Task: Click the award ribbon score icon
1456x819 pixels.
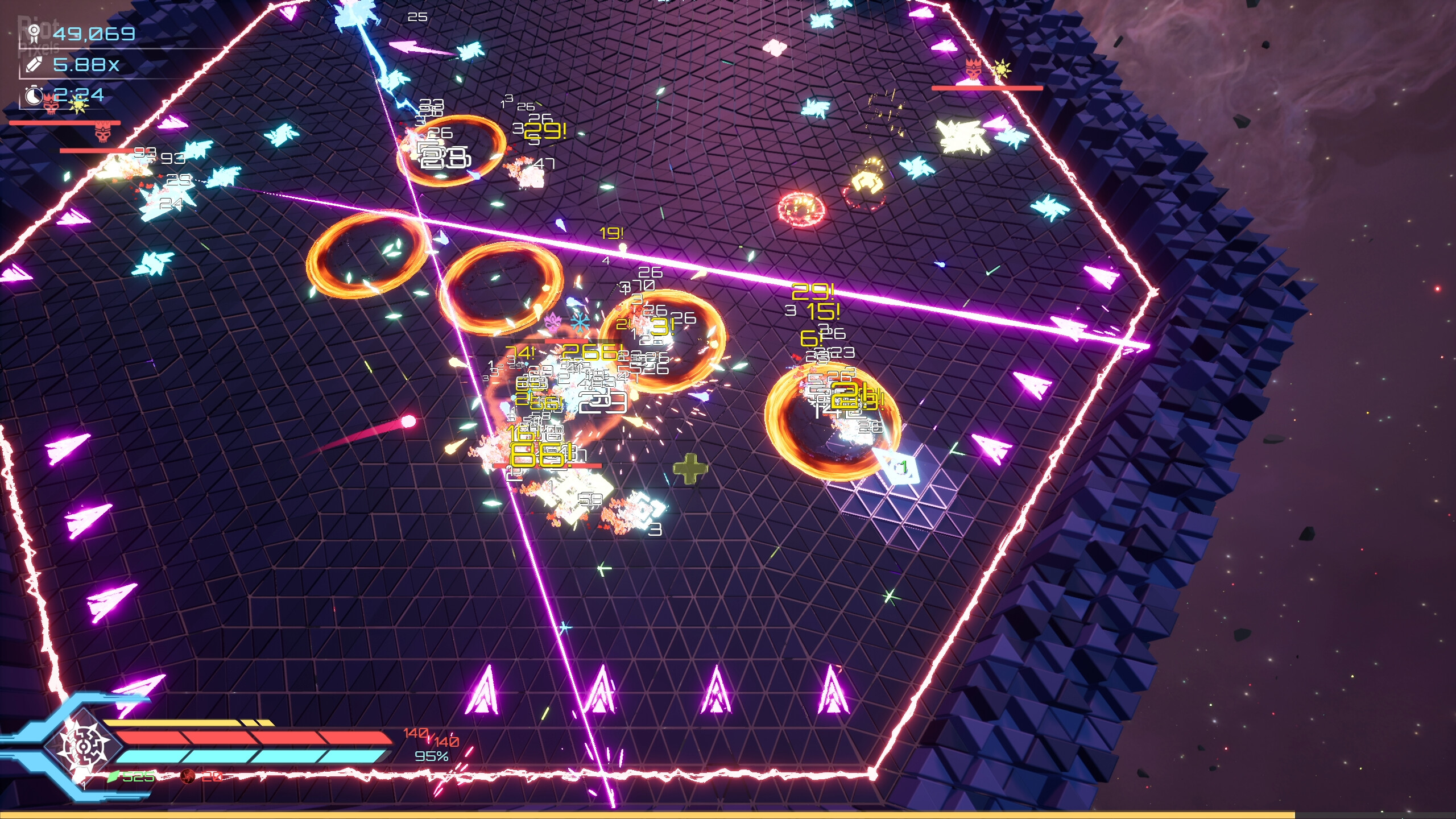Action: pos(35,34)
